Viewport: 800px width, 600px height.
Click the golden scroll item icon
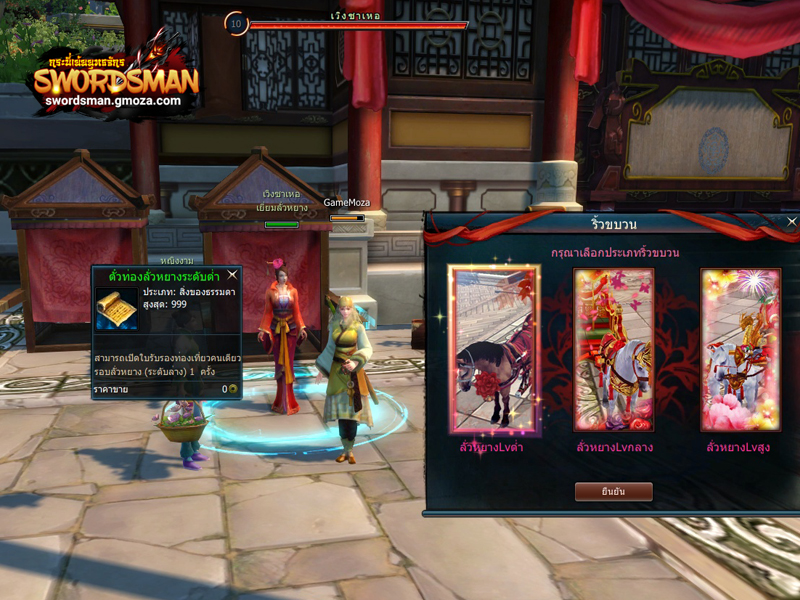click(117, 308)
